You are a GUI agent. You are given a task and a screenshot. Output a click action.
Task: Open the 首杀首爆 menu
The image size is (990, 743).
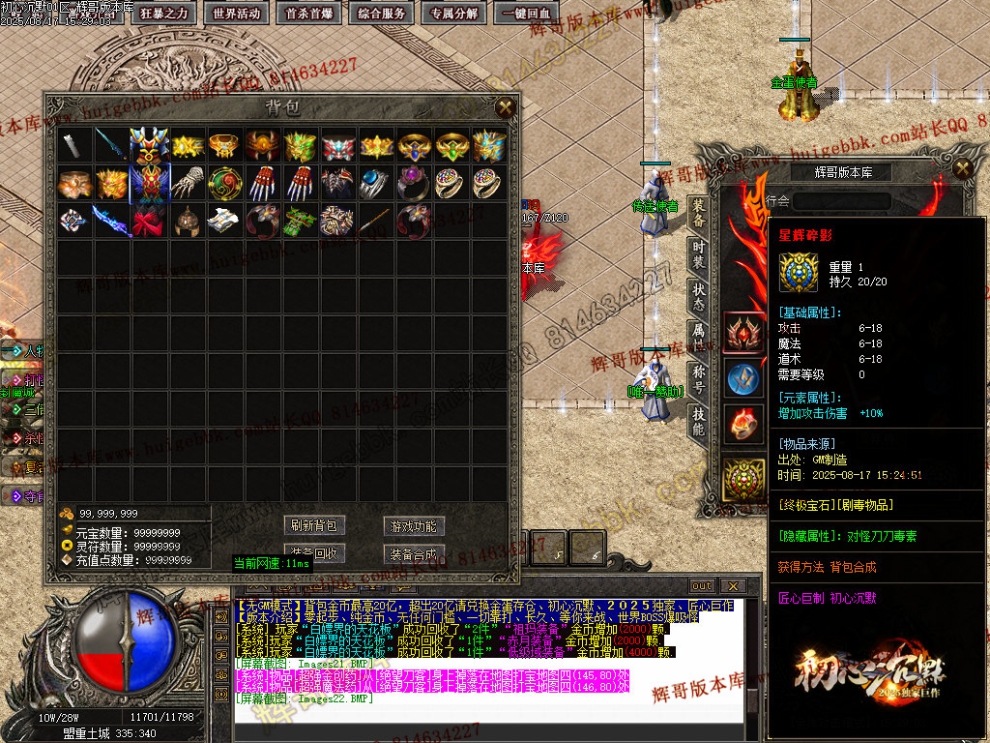click(309, 13)
